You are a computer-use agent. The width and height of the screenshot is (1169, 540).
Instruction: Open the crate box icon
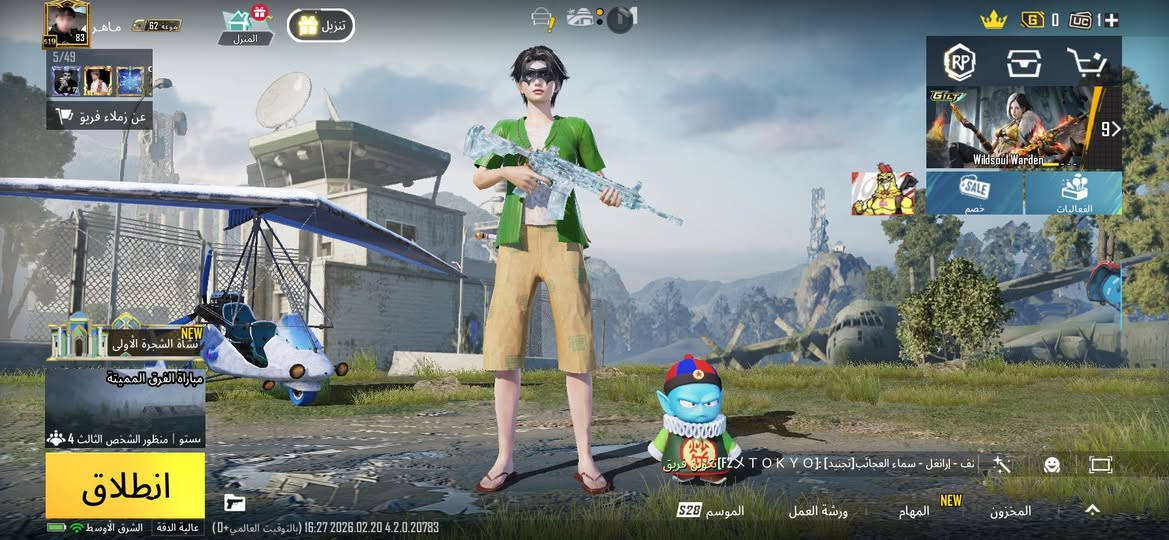tap(1023, 63)
